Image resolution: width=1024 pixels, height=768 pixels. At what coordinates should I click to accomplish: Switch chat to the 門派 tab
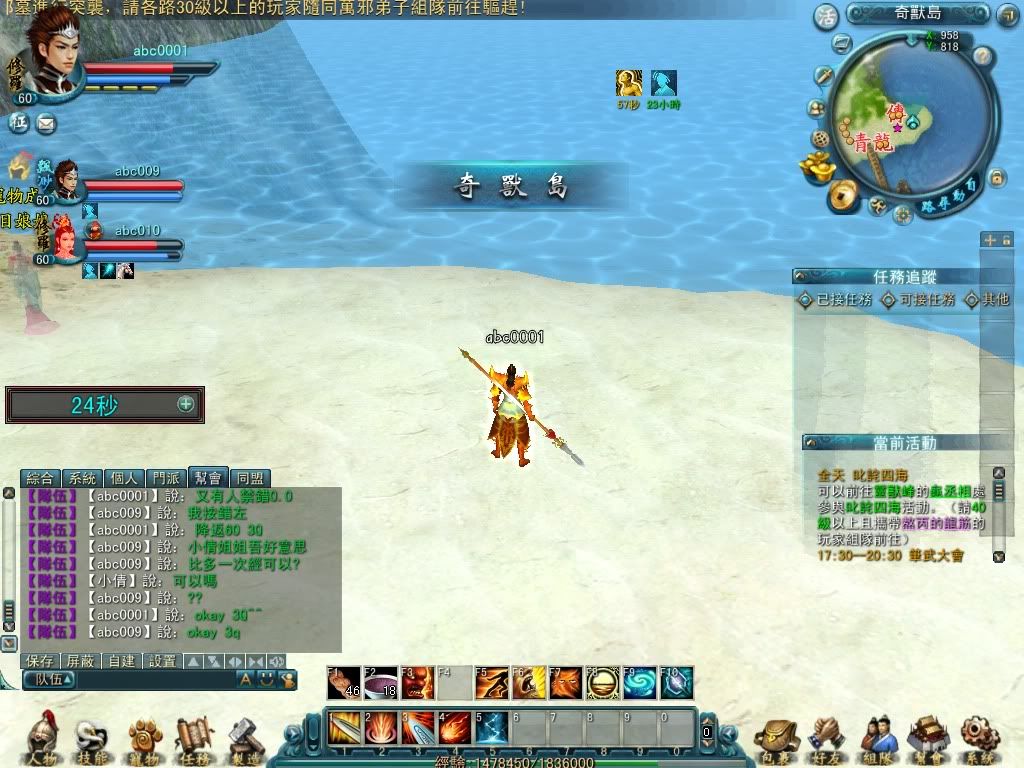tap(166, 479)
